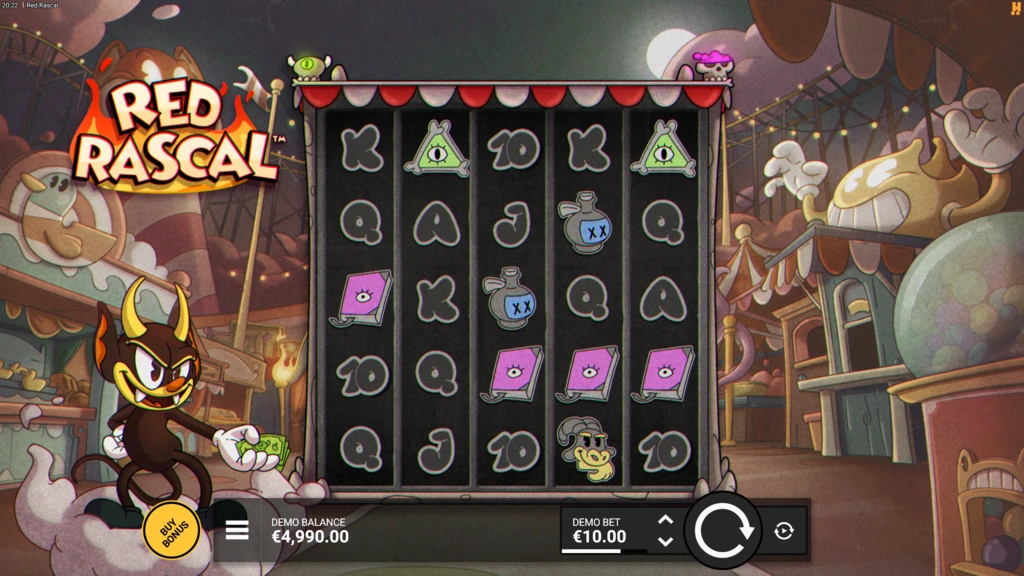Open the Buy Bonus feature

point(171,529)
